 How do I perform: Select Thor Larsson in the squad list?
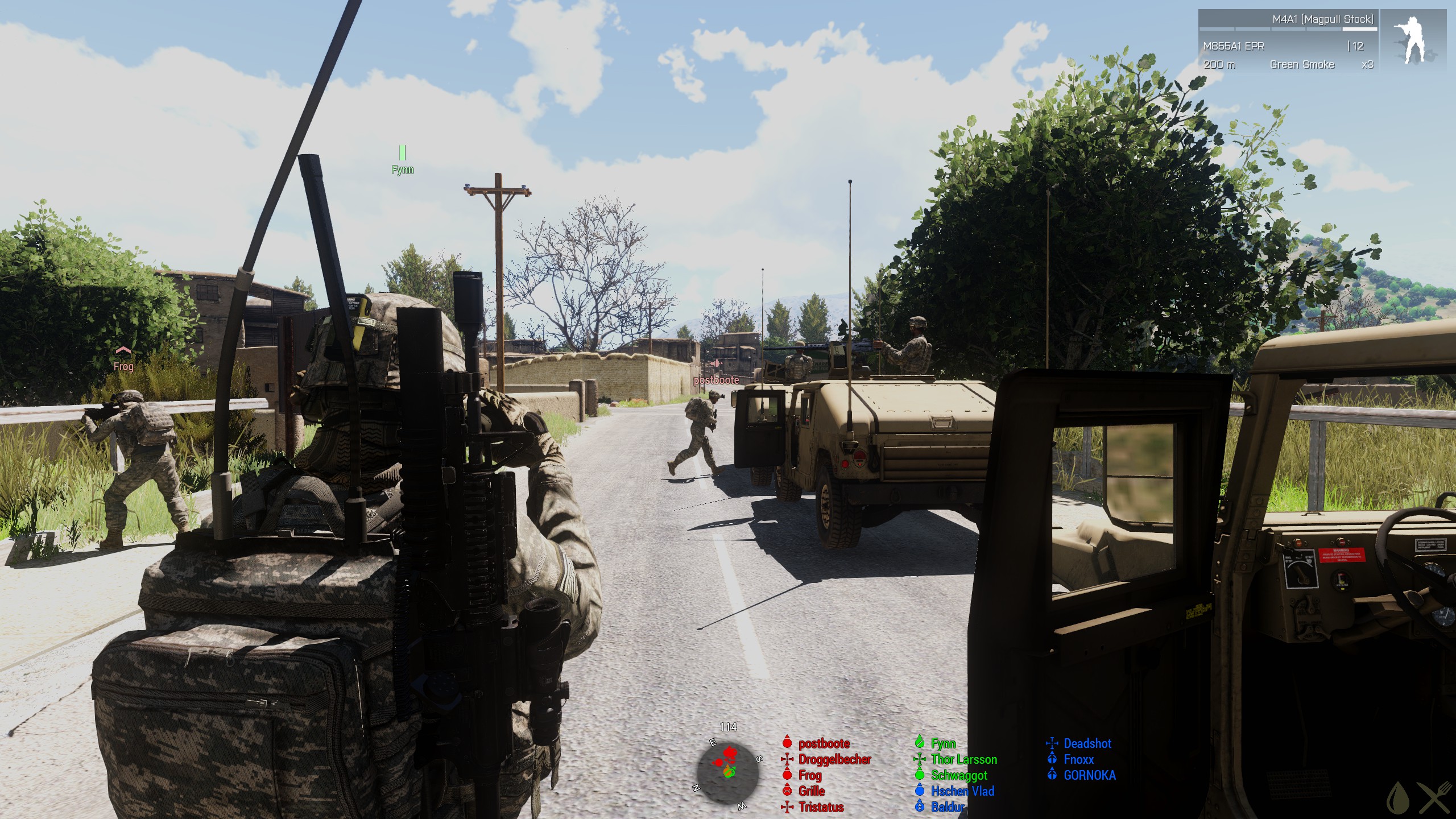click(x=963, y=759)
